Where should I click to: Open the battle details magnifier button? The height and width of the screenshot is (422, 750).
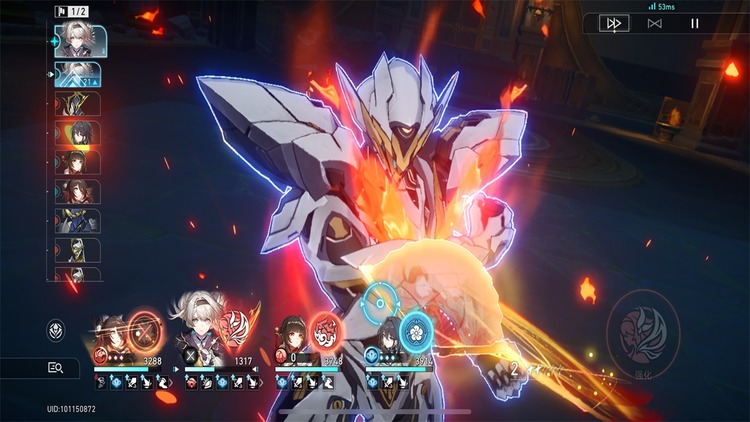tap(56, 368)
